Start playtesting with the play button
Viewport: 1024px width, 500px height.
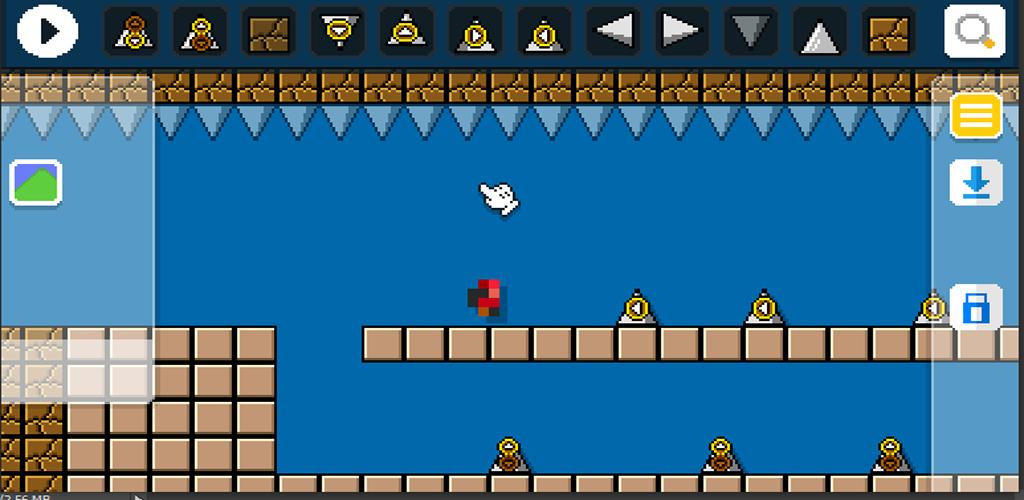point(47,31)
